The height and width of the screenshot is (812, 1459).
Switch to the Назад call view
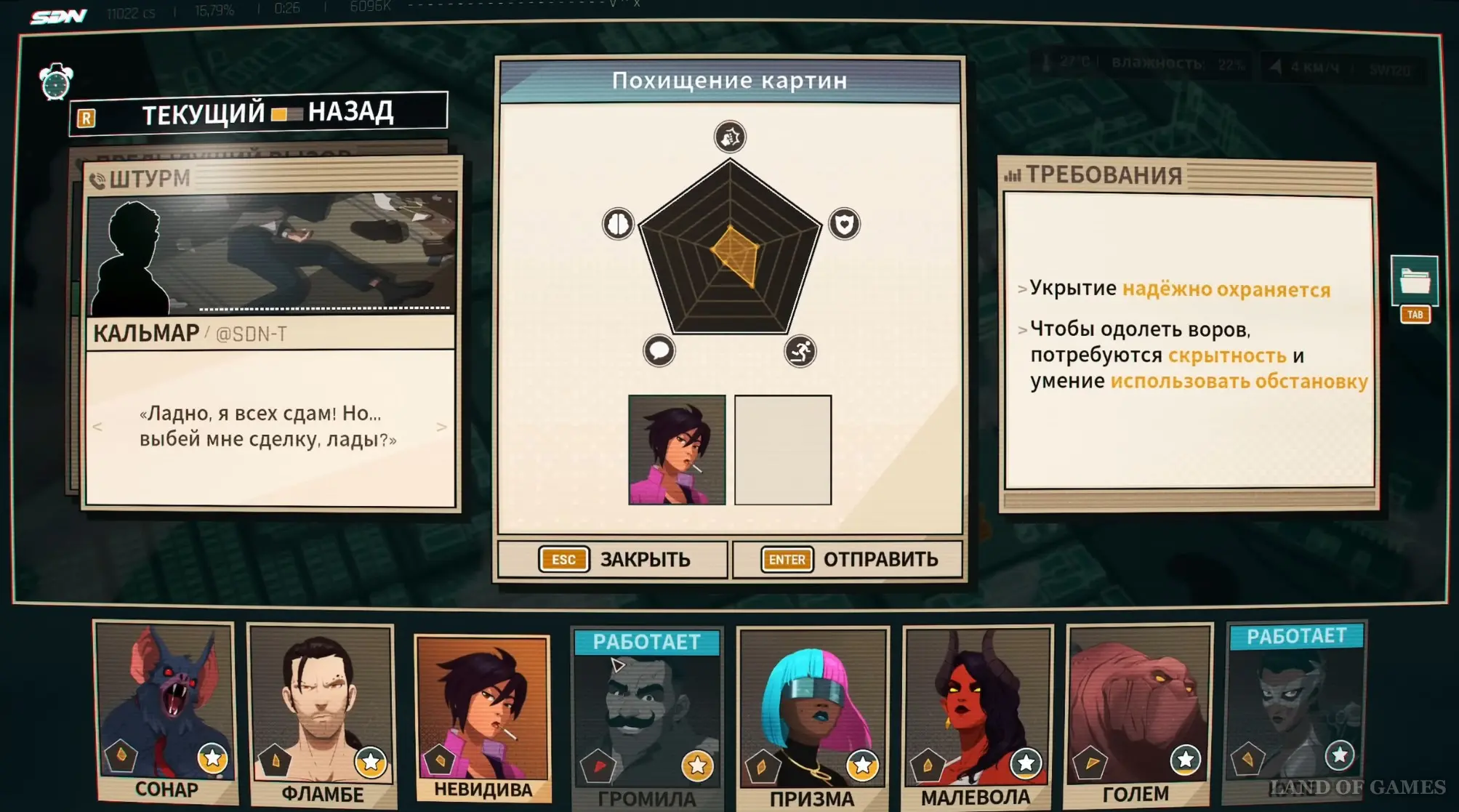pos(350,113)
